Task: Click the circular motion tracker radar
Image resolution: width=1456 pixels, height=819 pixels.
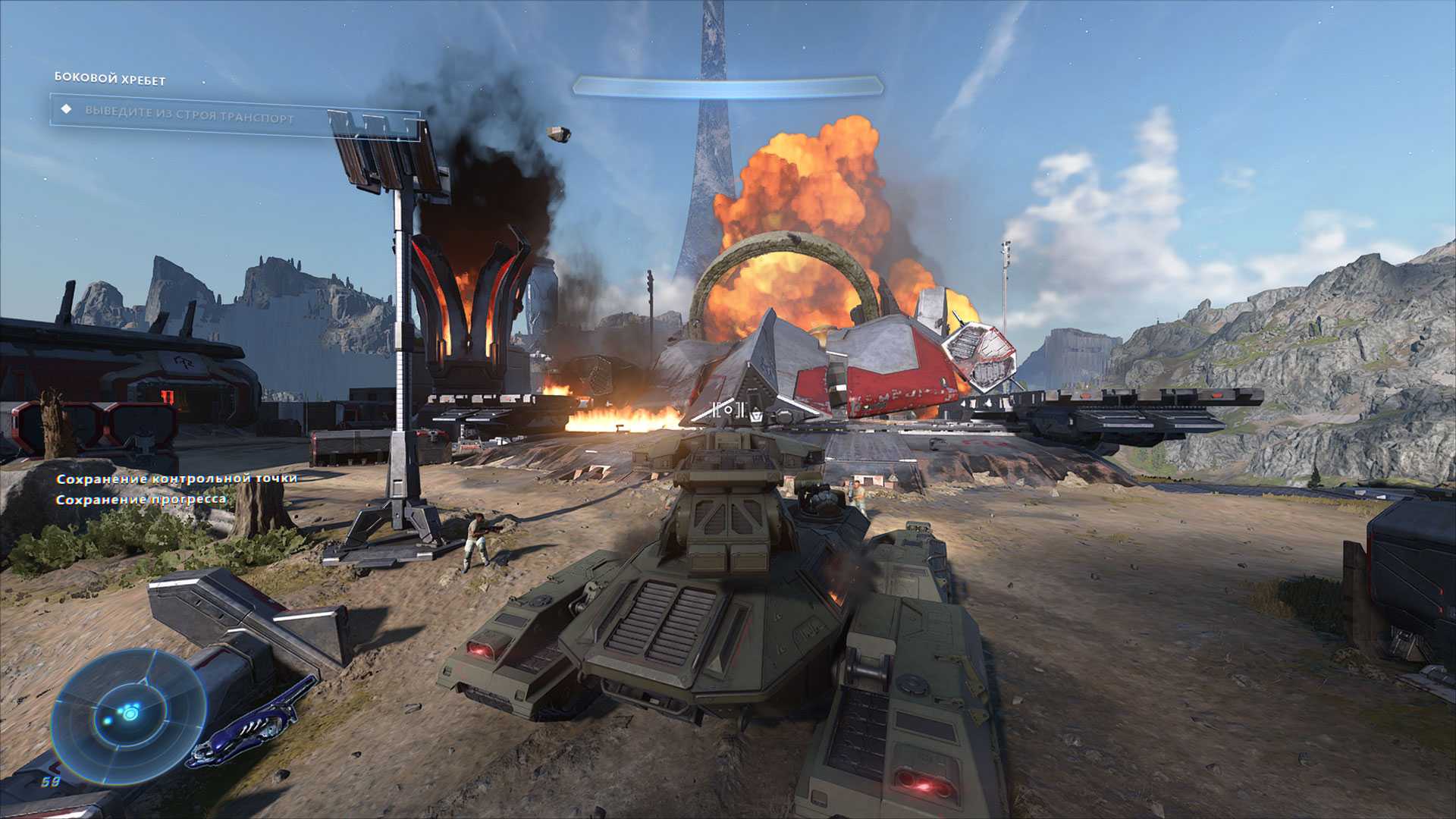Action: coord(129,714)
